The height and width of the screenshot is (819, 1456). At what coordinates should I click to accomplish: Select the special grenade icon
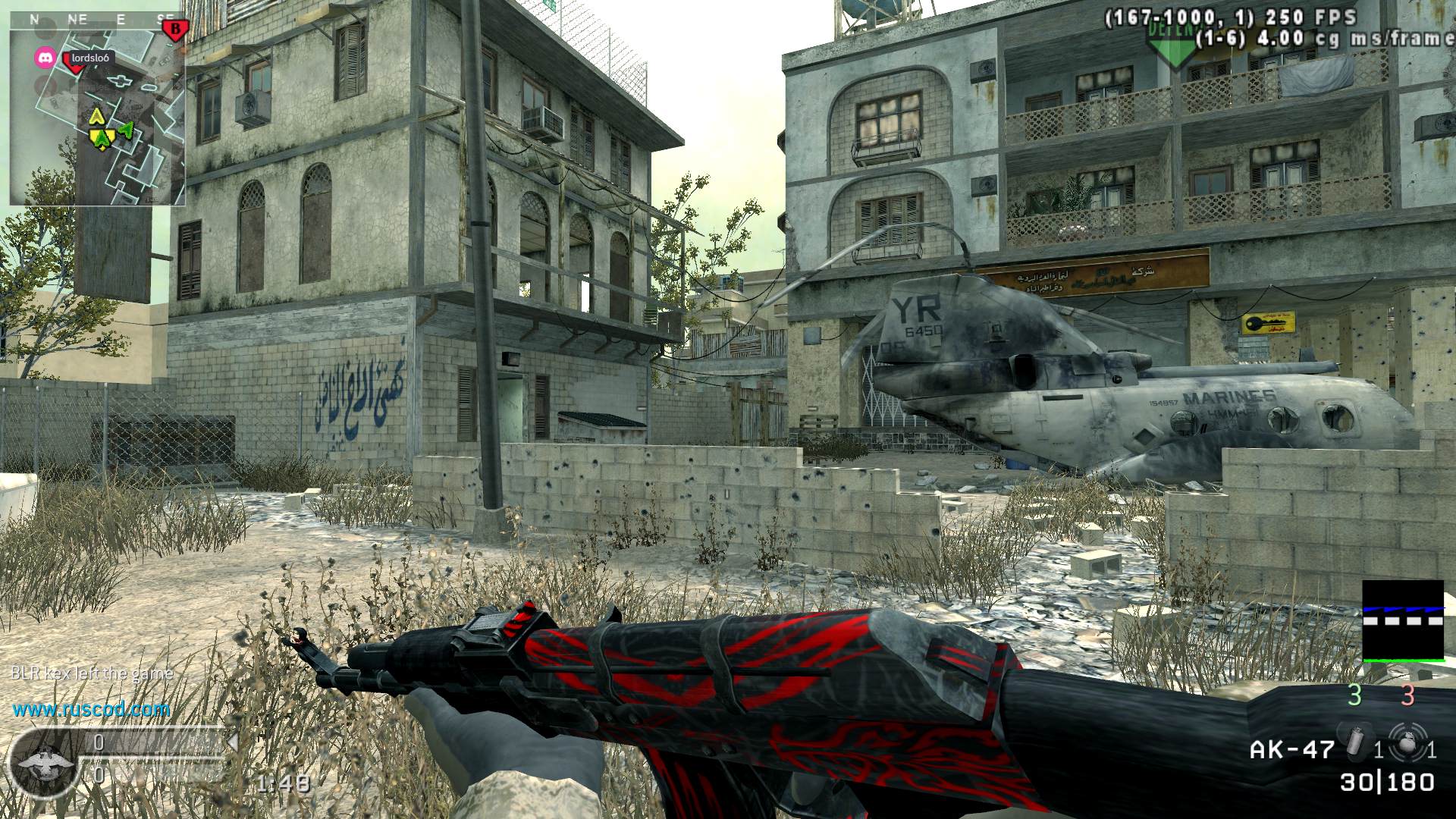click(x=1354, y=742)
